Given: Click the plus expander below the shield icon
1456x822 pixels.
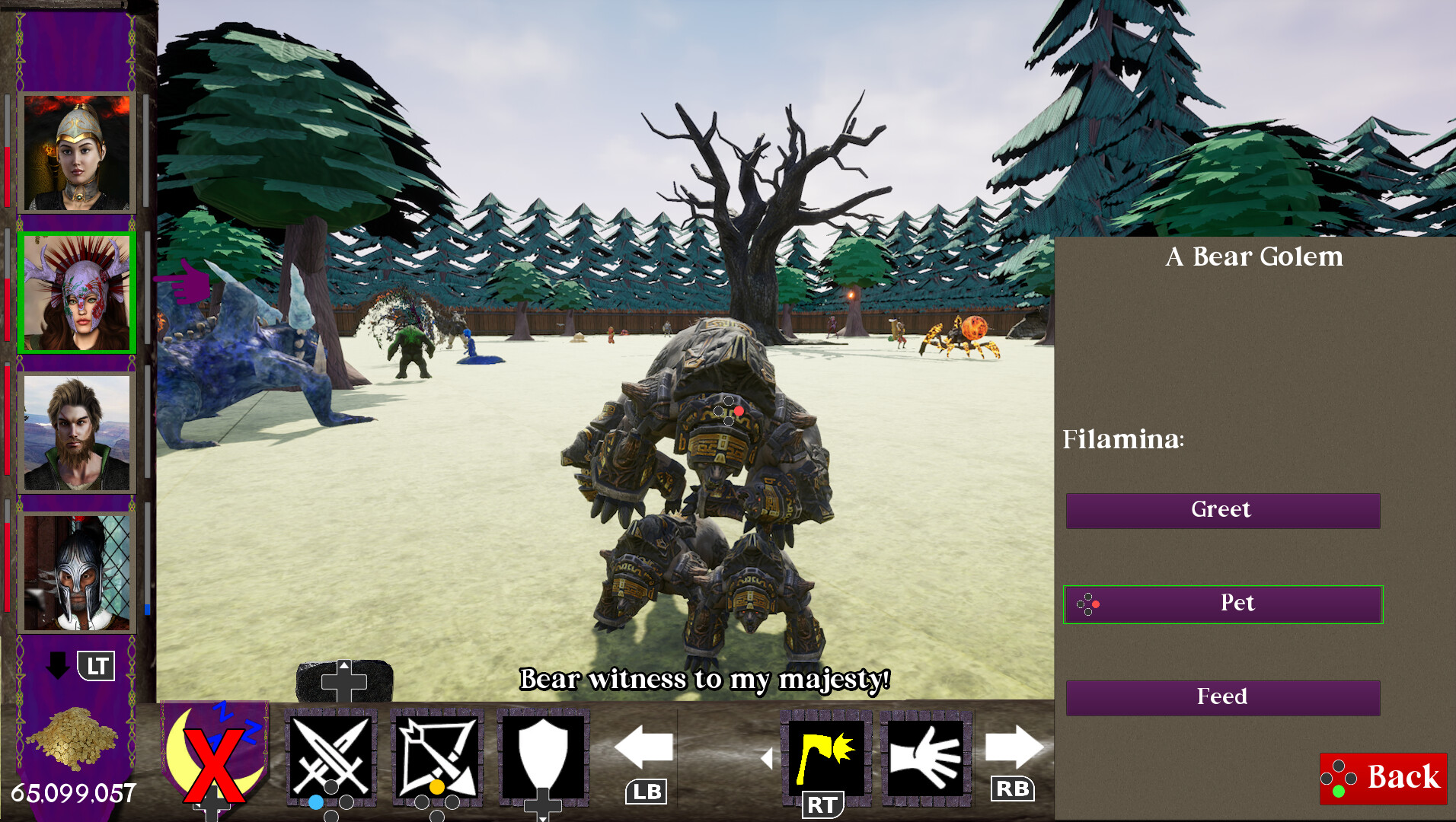Looking at the screenshot, I should pos(543,807).
